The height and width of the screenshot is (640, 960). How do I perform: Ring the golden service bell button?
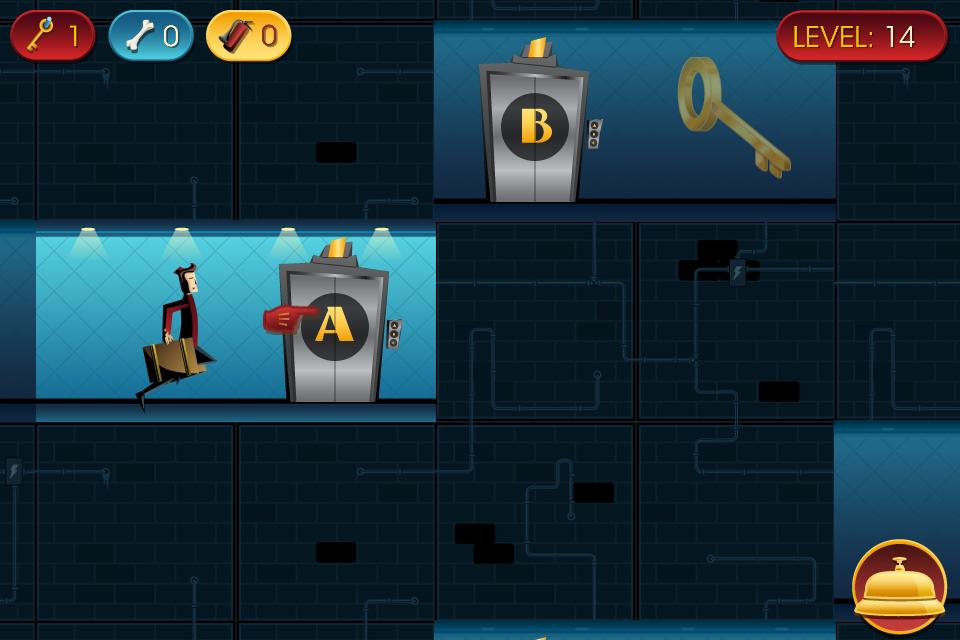898,586
